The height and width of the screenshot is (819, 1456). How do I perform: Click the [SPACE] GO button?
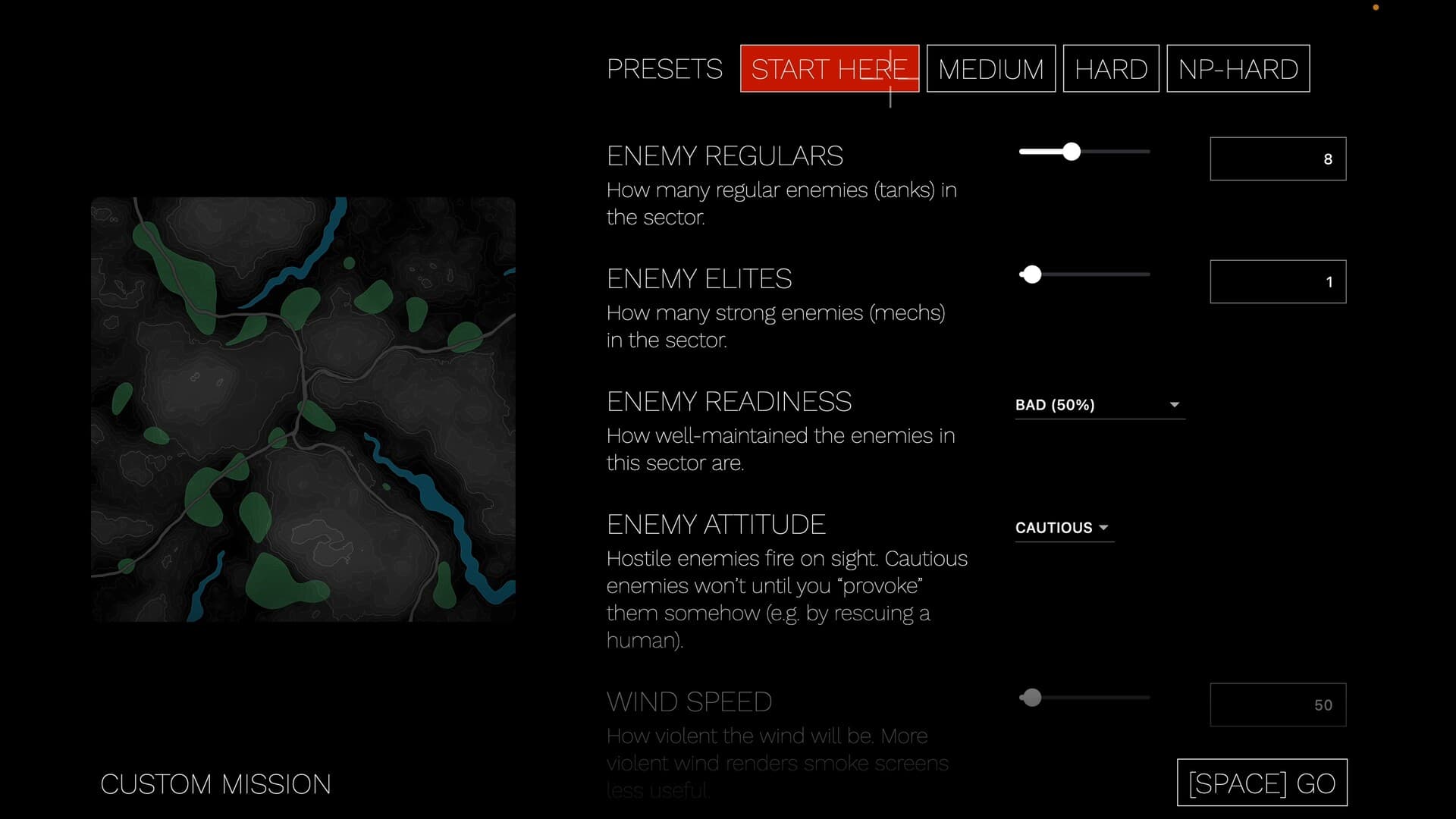tap(1261, 783)
